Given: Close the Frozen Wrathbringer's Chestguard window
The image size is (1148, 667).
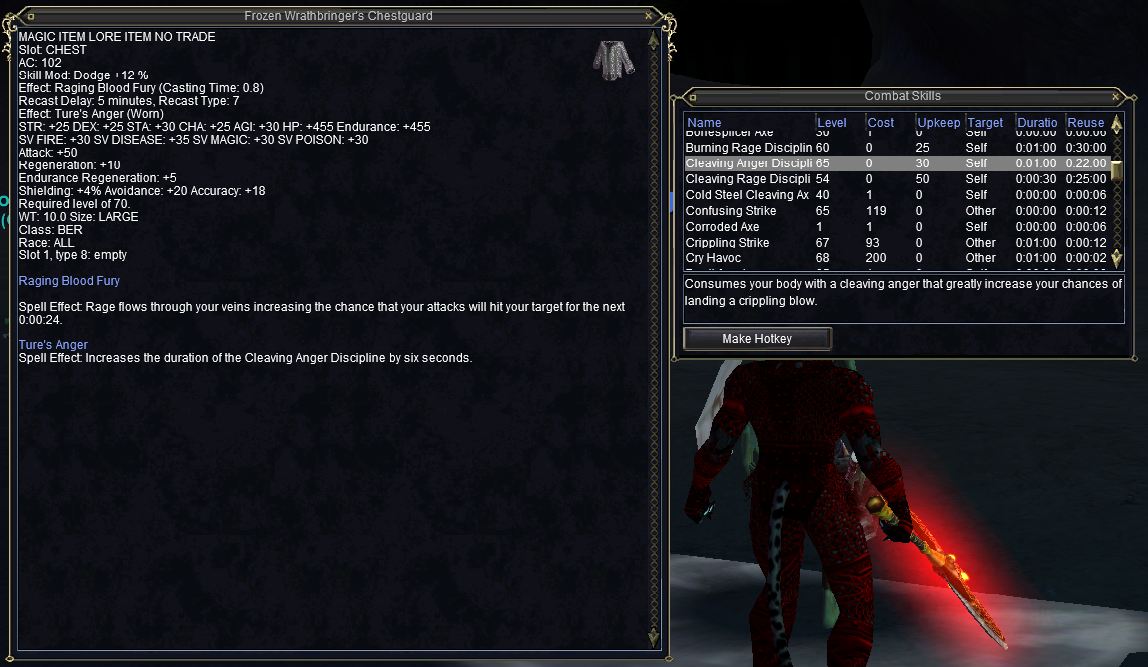Looking at the screenshot, I should pos(648,16).
